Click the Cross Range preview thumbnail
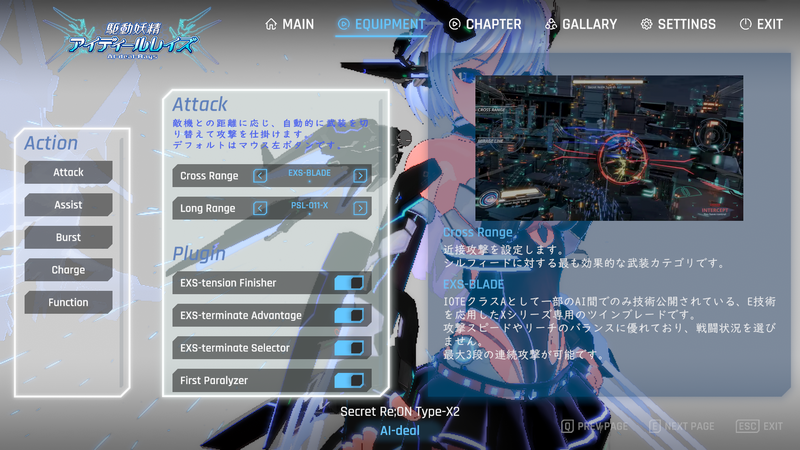Screen dimensions: 800x450 [609, 146]
